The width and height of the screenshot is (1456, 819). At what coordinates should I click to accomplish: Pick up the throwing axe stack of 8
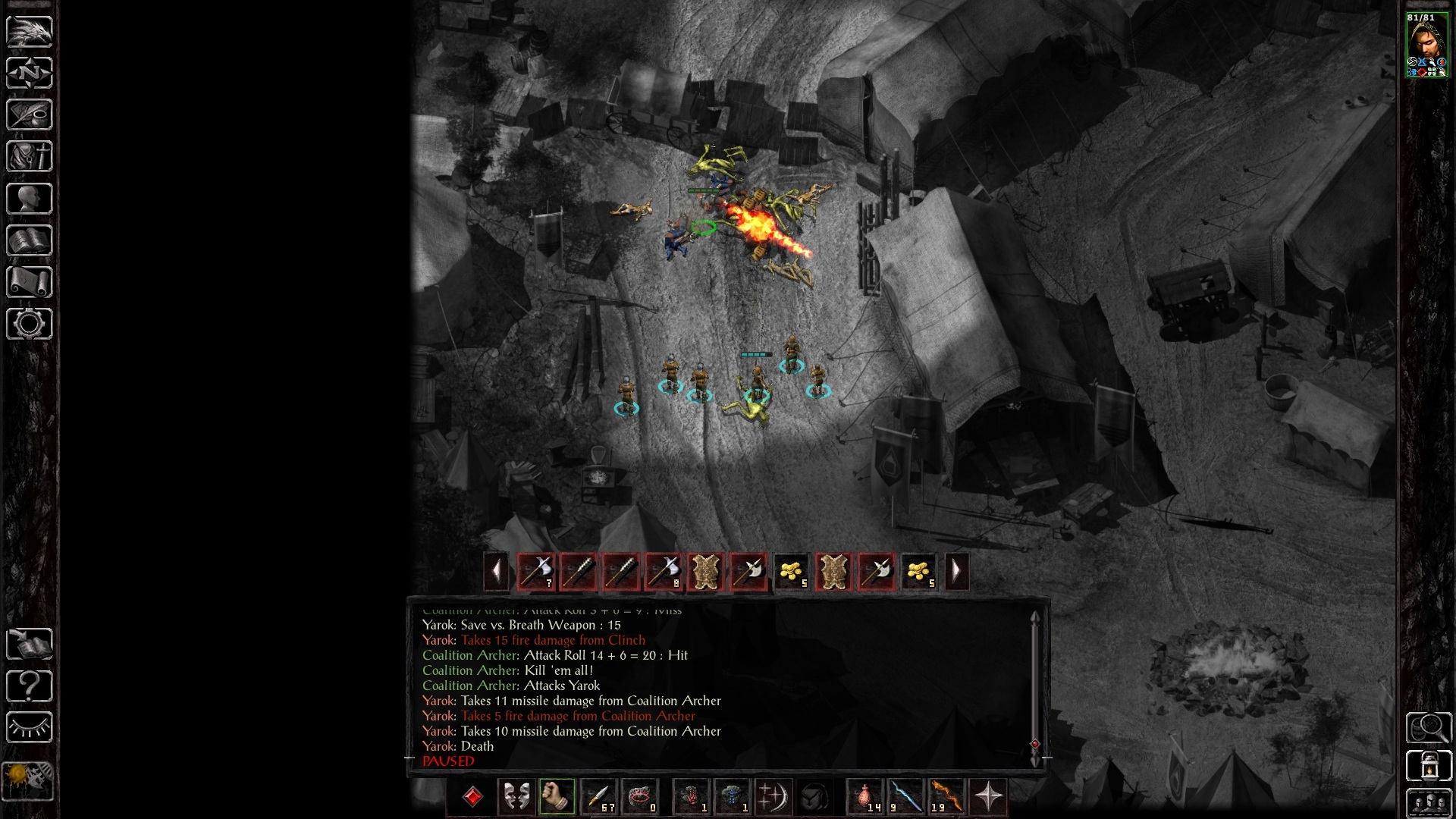(664, 571)
